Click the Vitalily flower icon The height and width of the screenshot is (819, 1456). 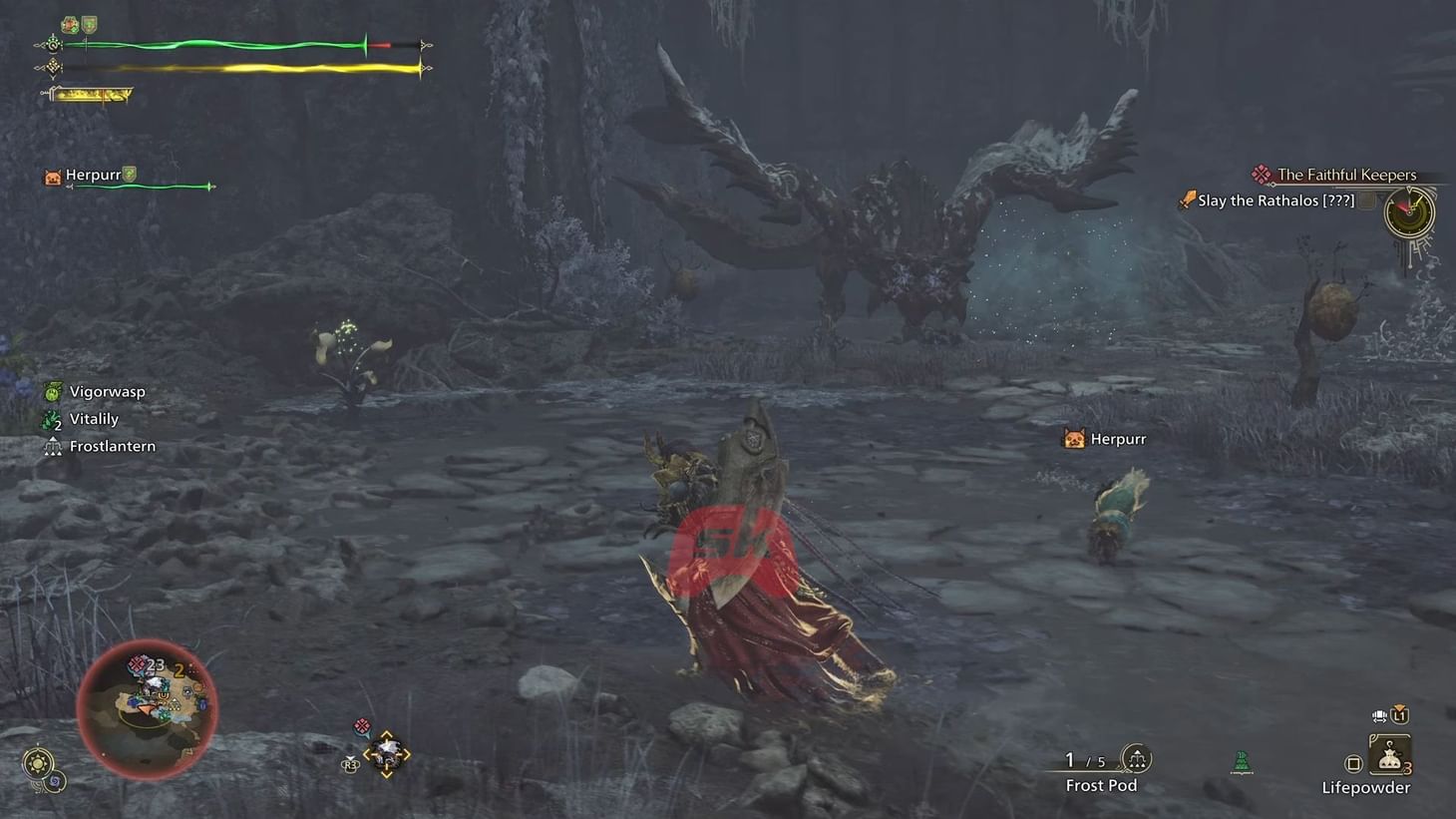(51, 418)
